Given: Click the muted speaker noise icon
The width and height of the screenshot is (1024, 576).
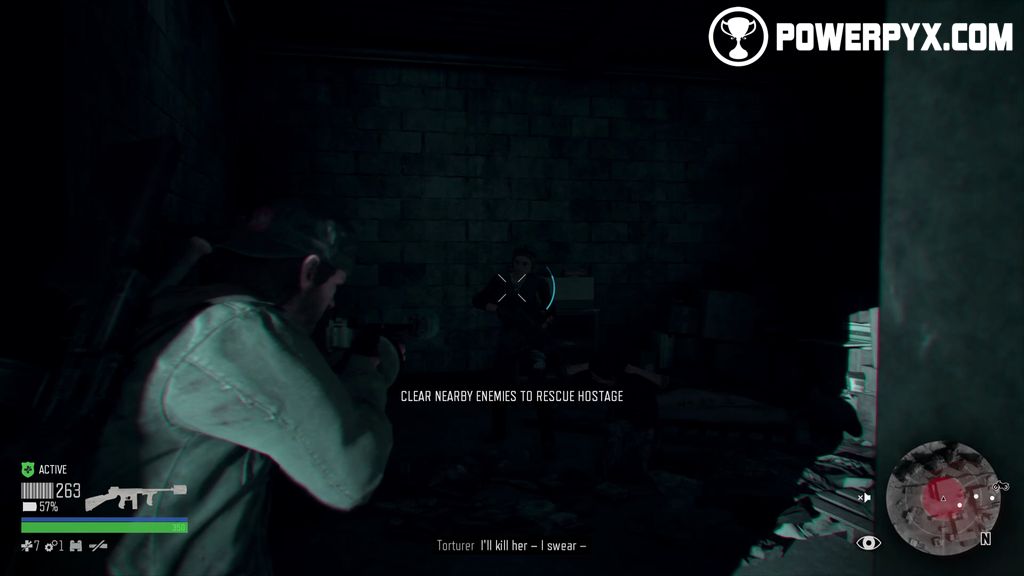Looking at the screenshot, I should click(864, 497).
